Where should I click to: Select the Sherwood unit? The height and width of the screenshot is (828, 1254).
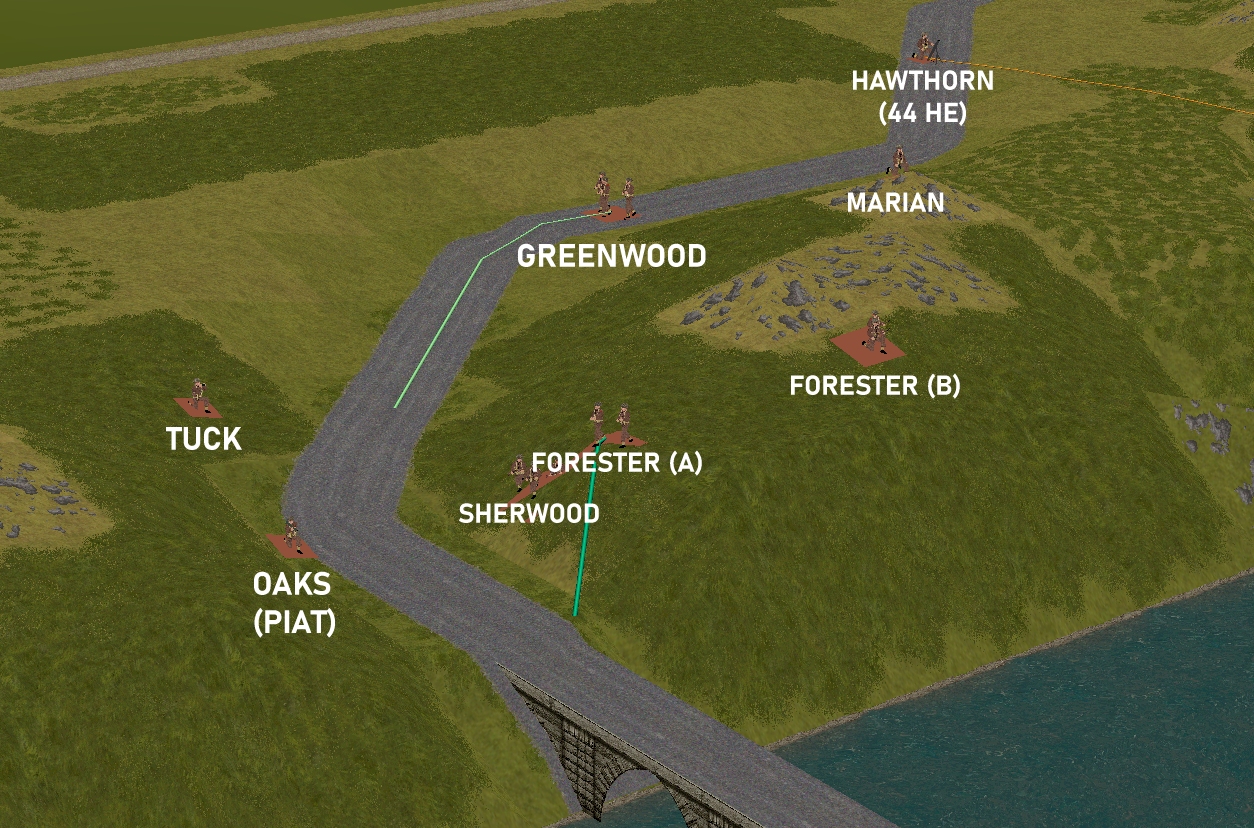(522, 477)
